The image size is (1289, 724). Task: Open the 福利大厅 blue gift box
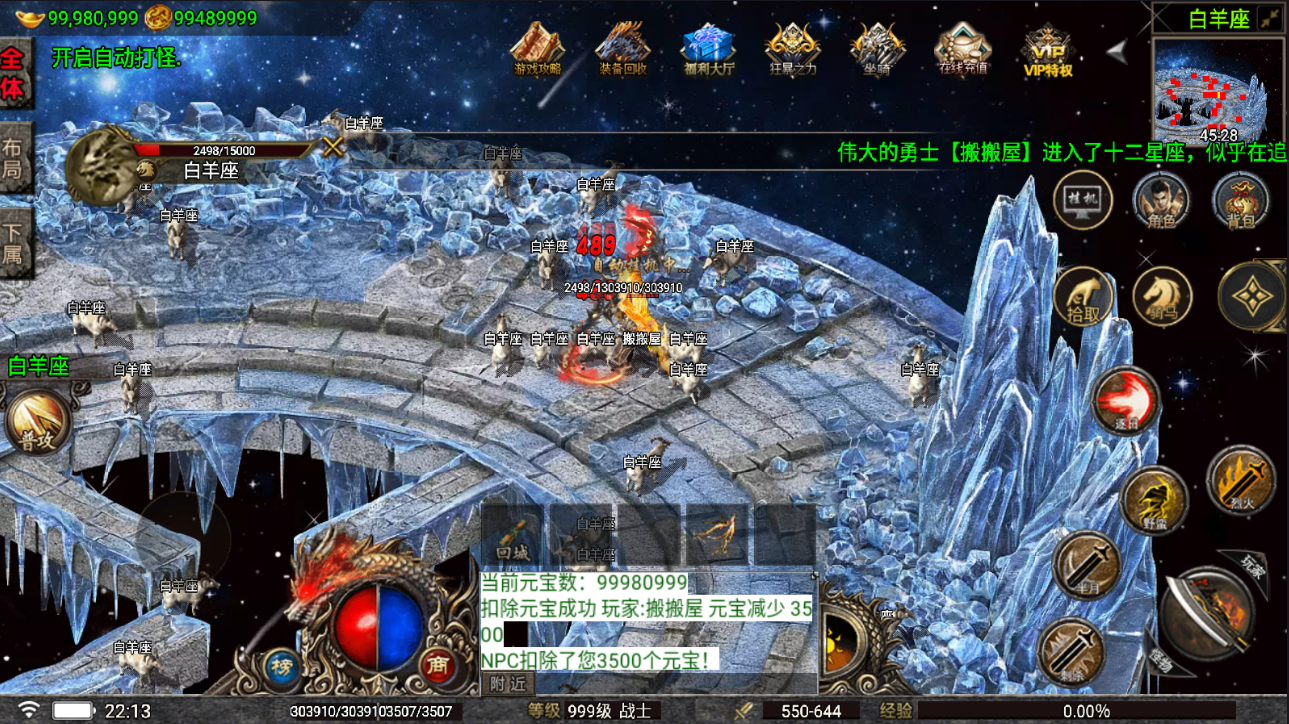click(708, 49)
